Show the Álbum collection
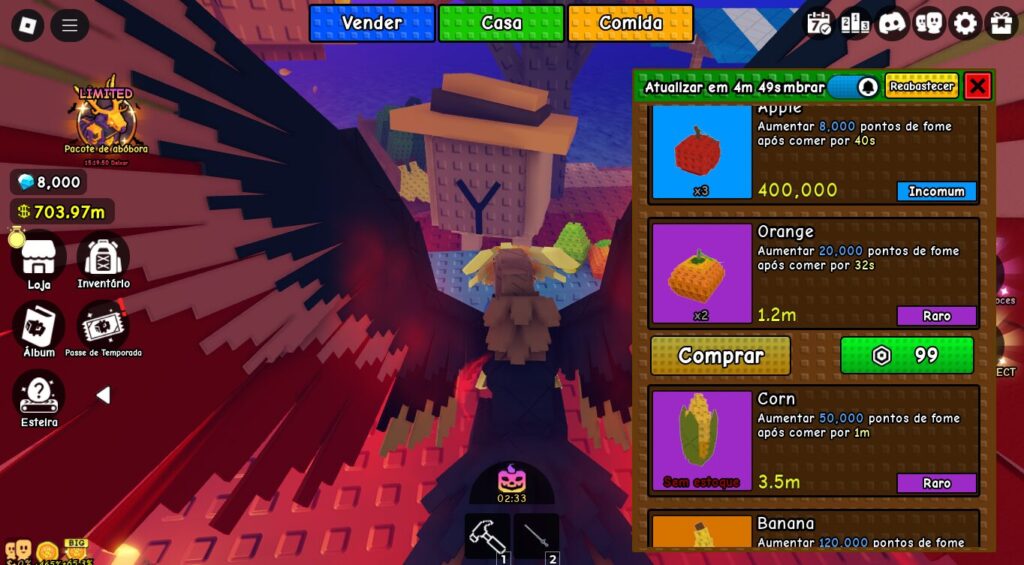The image size is (1024, 565). [x=38, y=327]
